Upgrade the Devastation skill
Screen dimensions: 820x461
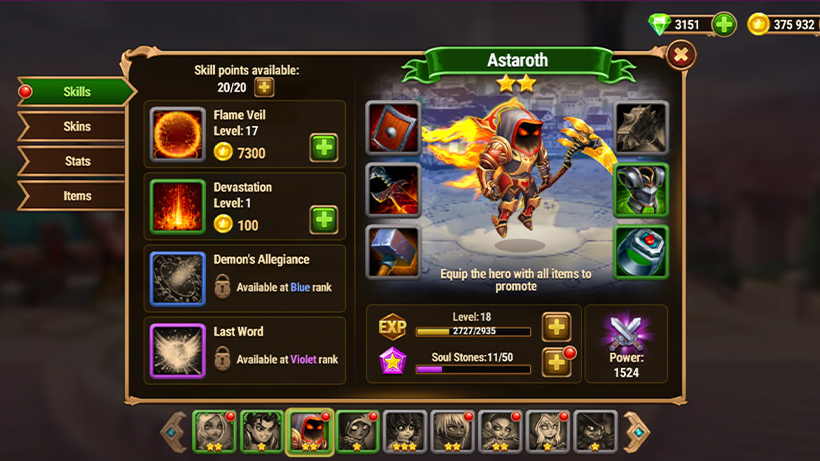click(x=323, y=219)
